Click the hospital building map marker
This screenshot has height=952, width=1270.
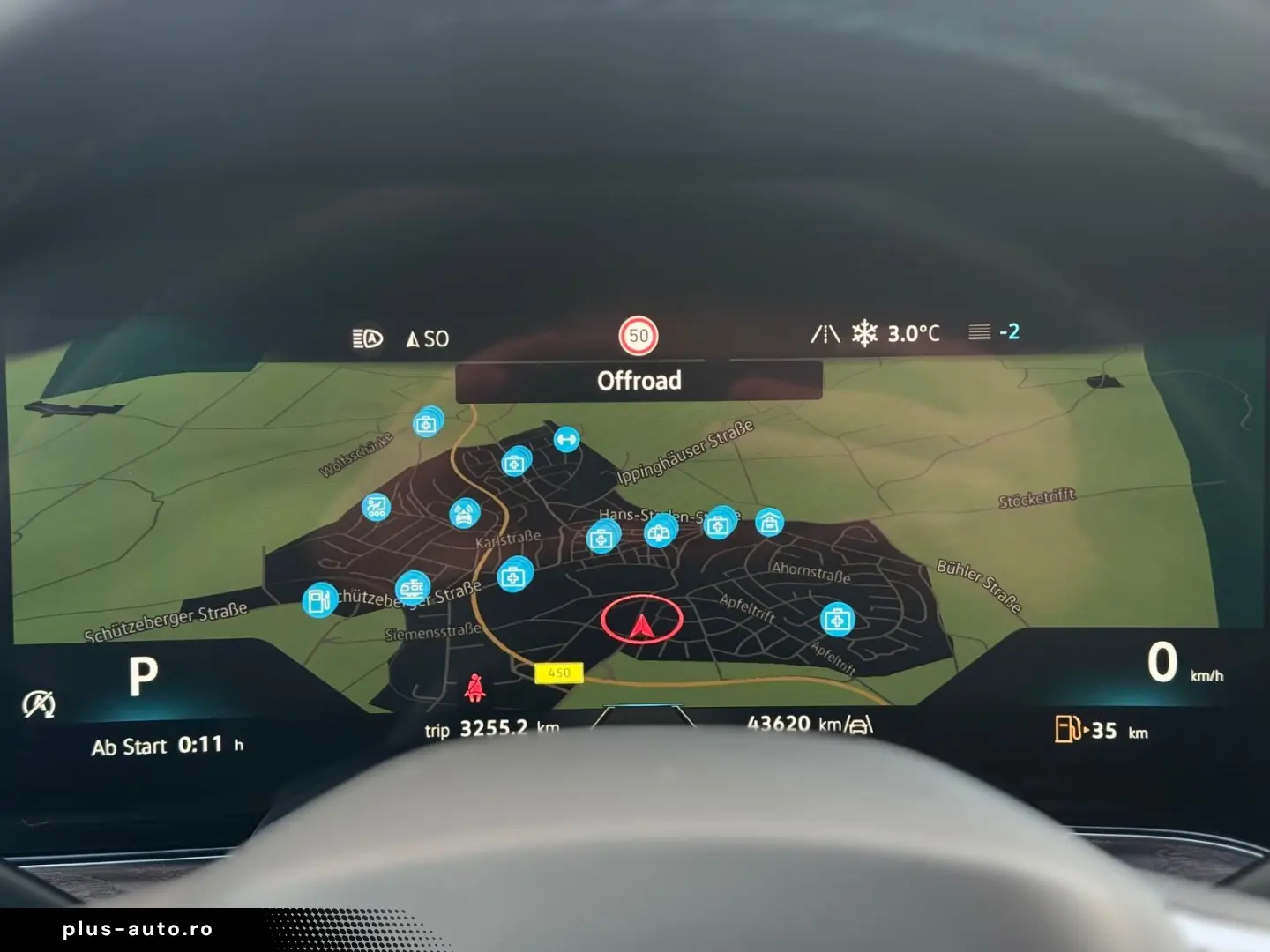click(x=659, y=532)
